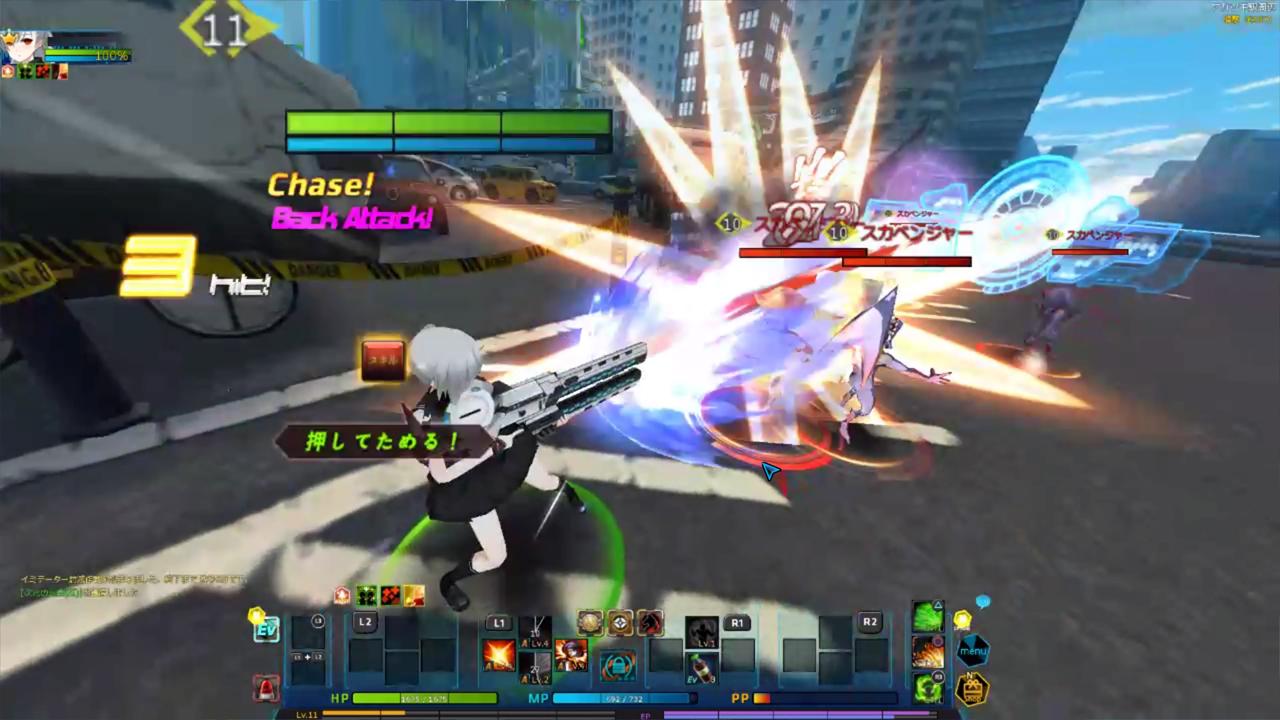Viewport: 1280px width, 720px height.
Task: Click the EV badge on the left edge
Action: click(x=268, y=629)
